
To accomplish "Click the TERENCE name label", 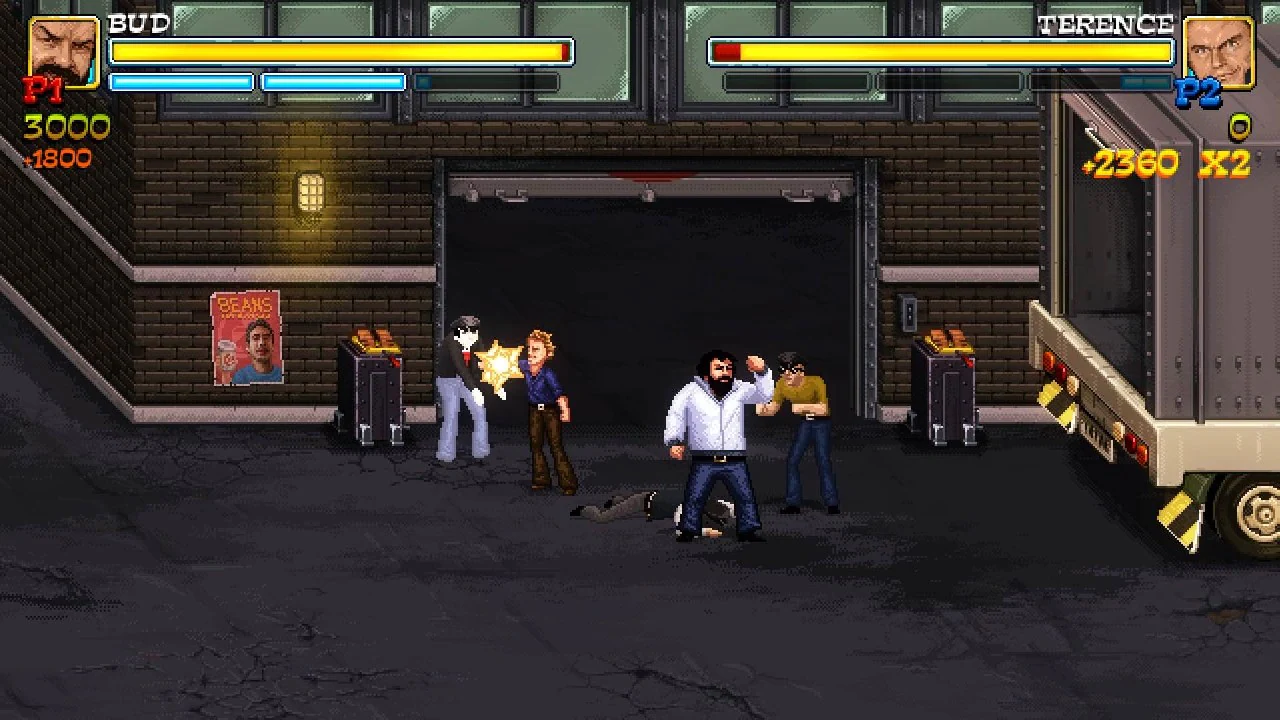I will tap(1106, 22).
